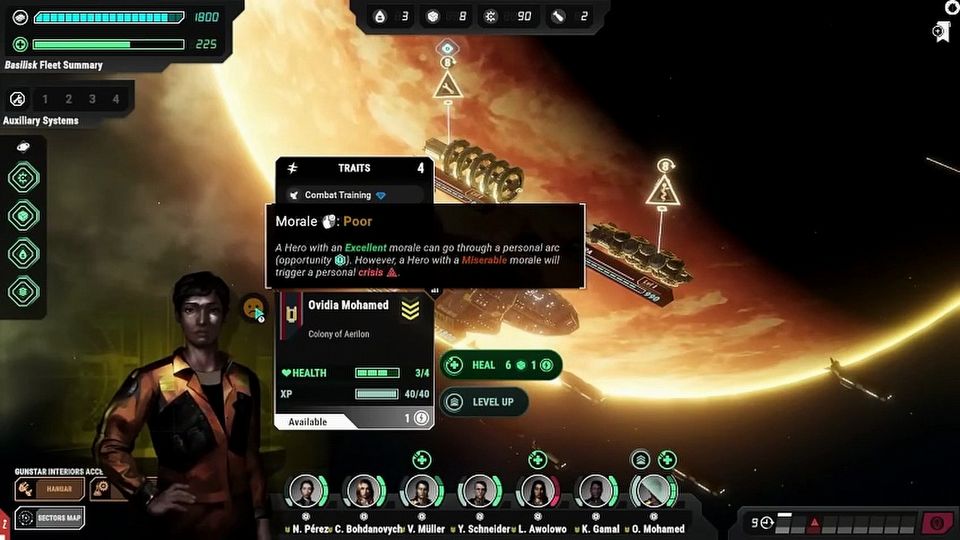Heal Ovidia Mohamed with the Heal button

(500, 365)
